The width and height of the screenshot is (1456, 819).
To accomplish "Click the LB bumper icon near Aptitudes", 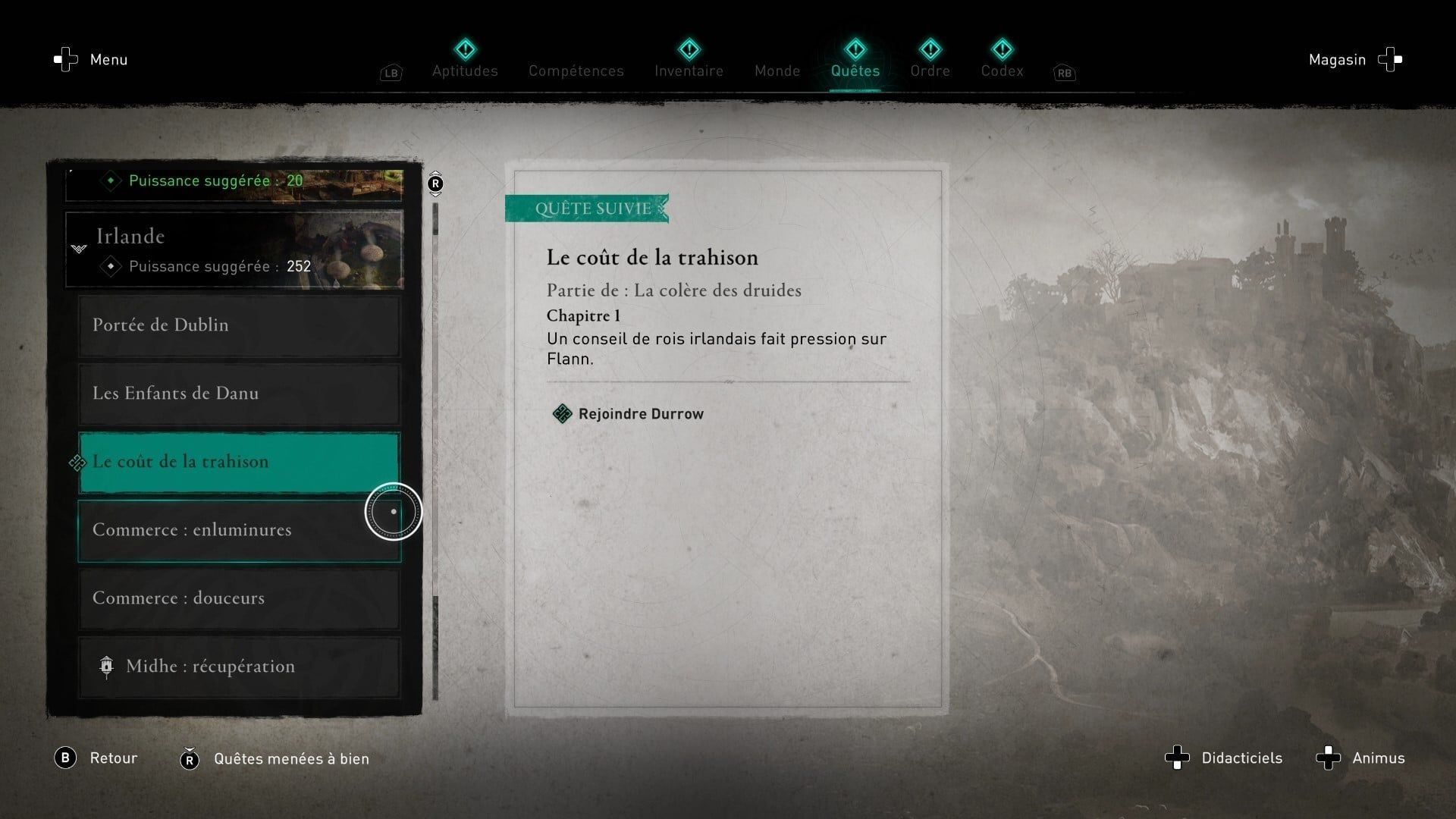I will click(391, 73).
